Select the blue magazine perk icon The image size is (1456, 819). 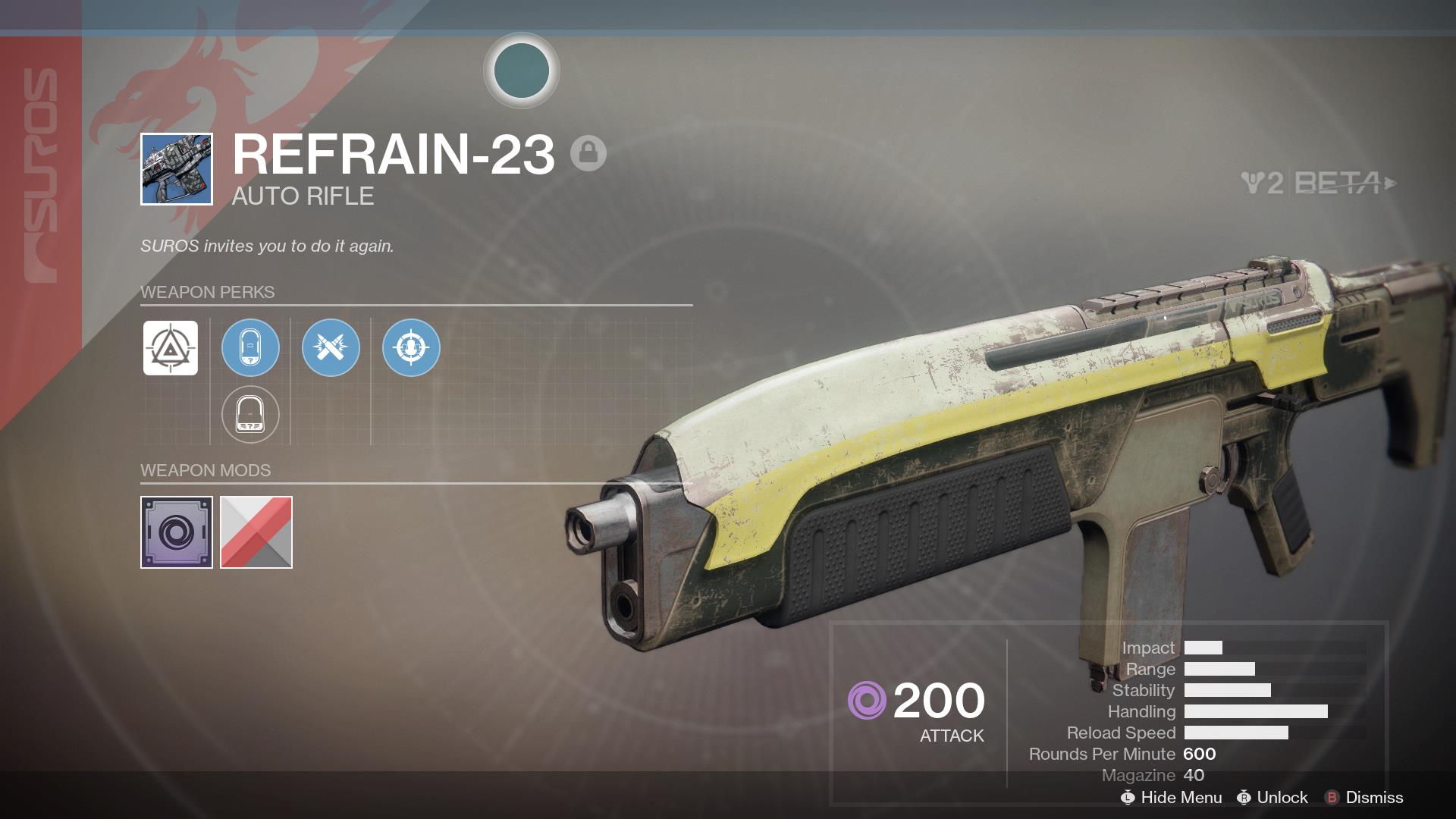(251, 347)
